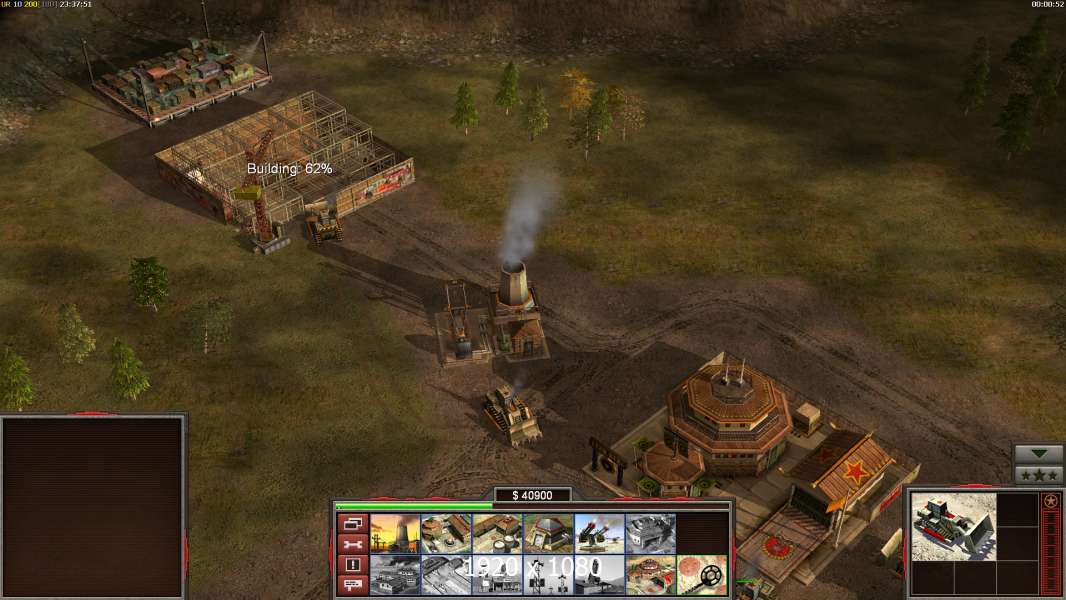Select the twin-cannon defense turret build icon

[599, 534]
